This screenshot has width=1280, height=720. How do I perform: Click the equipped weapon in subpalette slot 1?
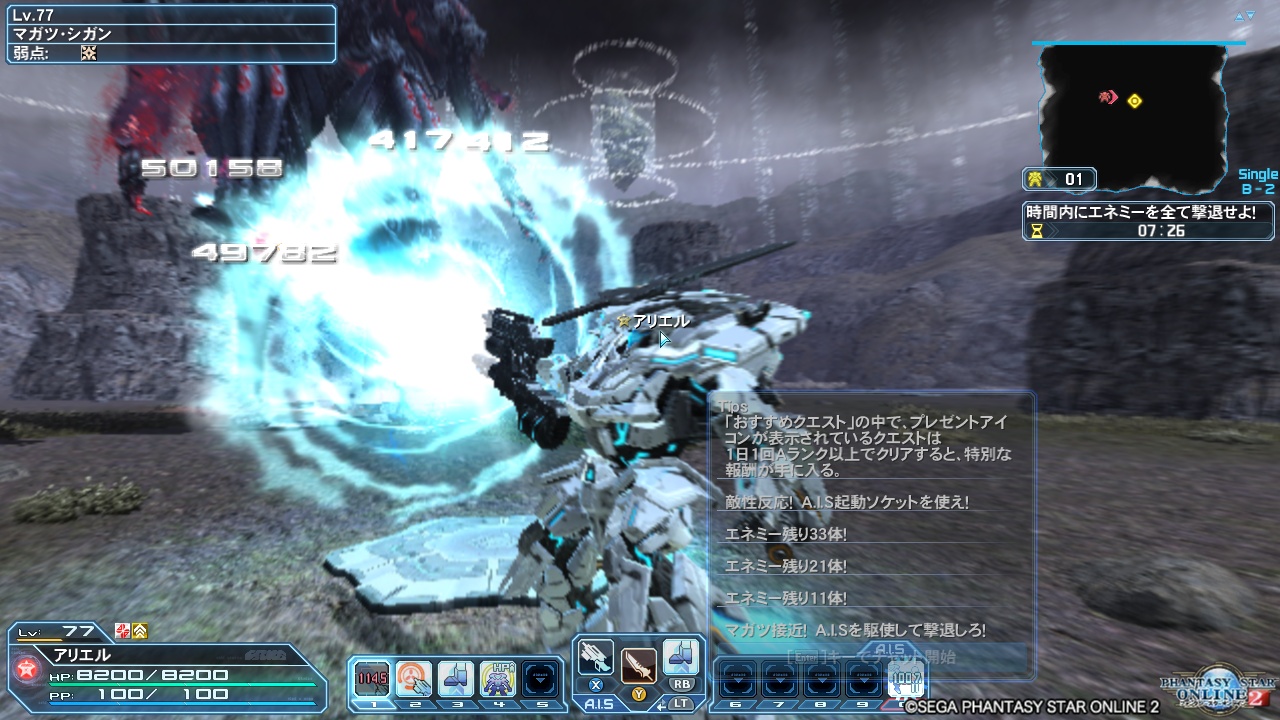coord(372,677)
